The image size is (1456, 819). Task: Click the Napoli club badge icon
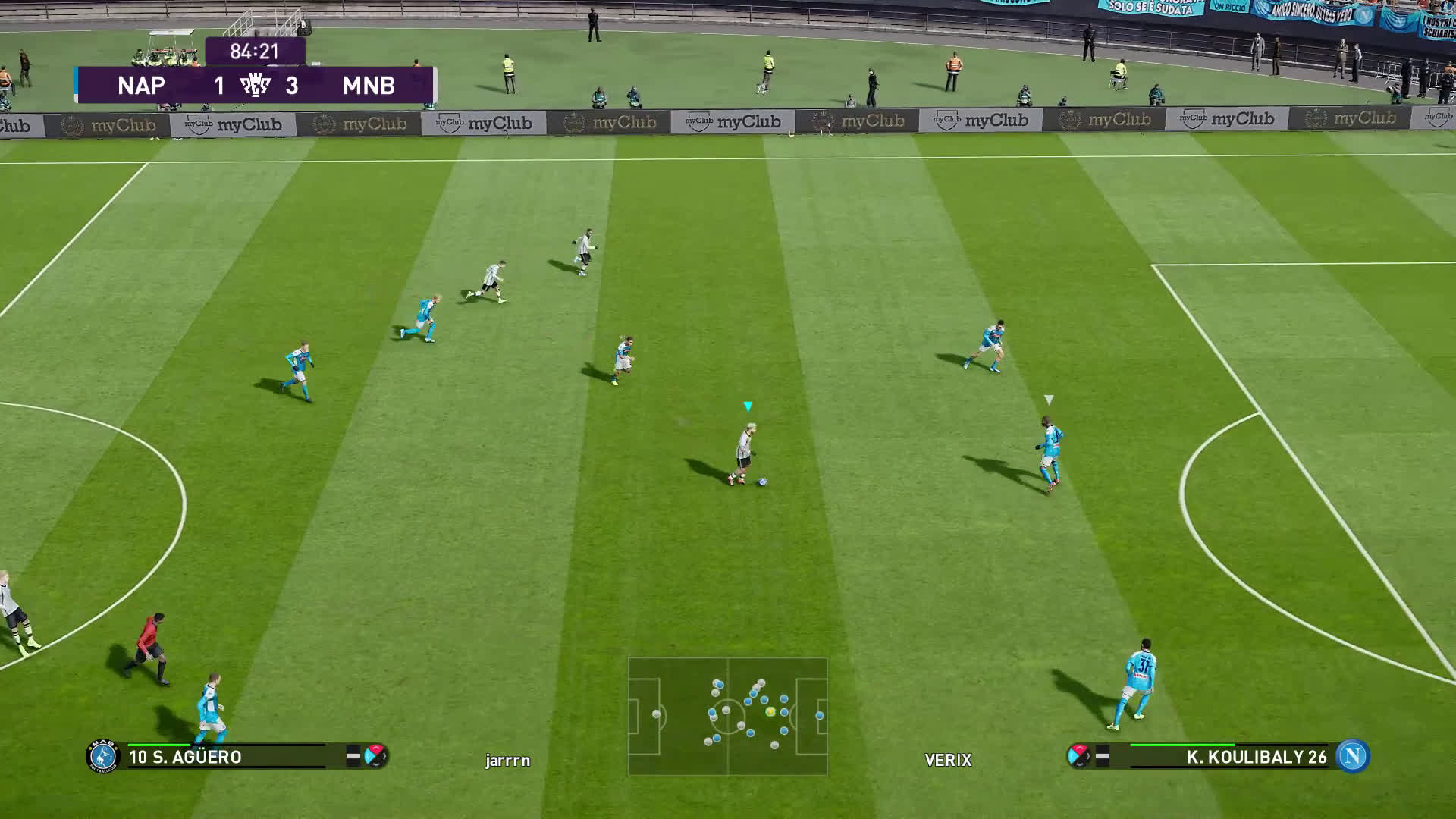(1352, 756)
